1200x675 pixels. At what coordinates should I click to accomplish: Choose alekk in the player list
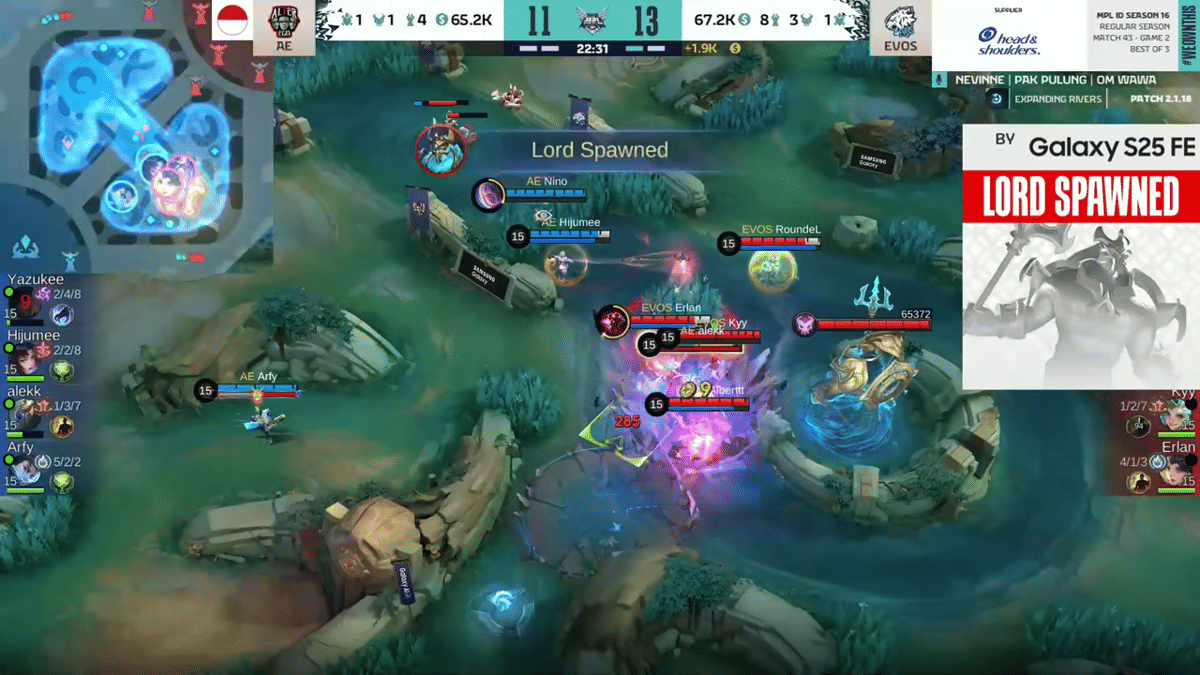[38, 411]
